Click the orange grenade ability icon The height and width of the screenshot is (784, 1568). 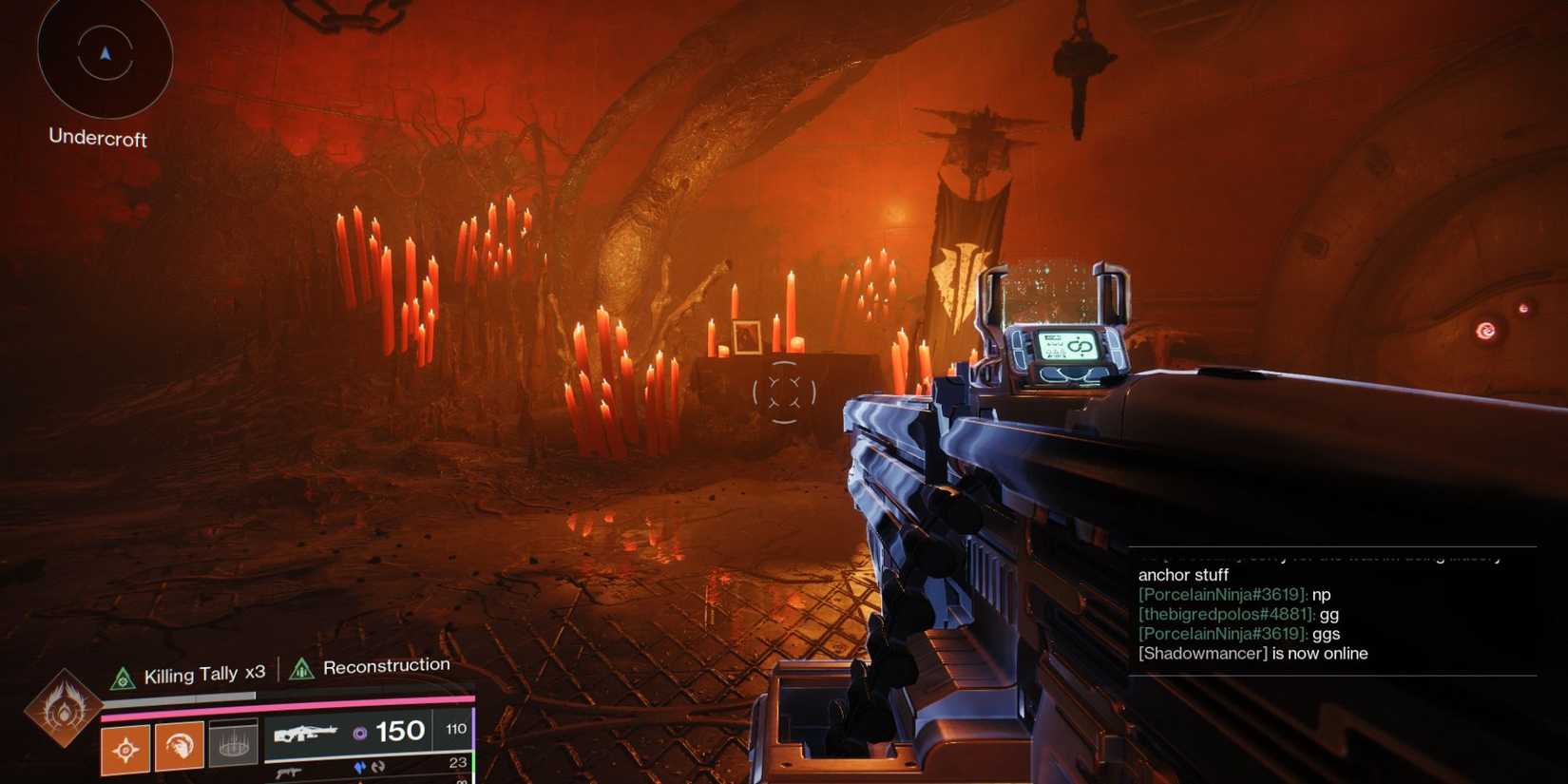[x=124, y=749]
